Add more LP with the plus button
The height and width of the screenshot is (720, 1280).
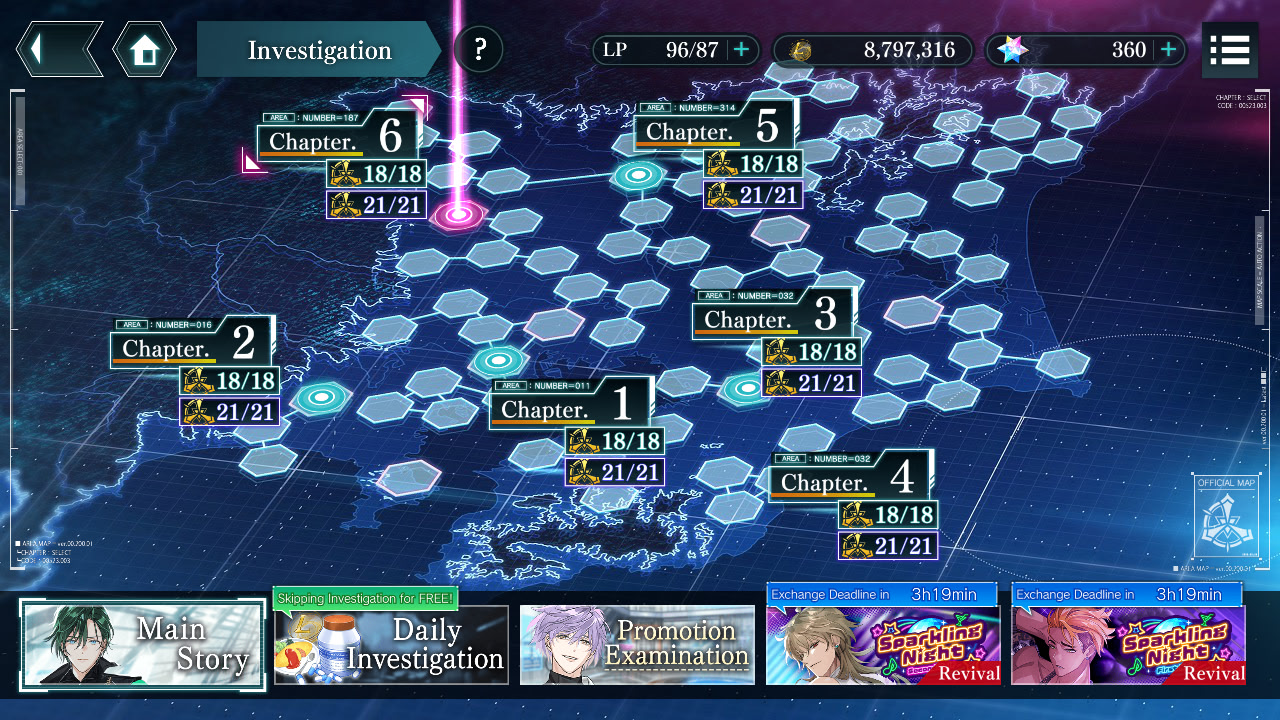click(741, 50)
